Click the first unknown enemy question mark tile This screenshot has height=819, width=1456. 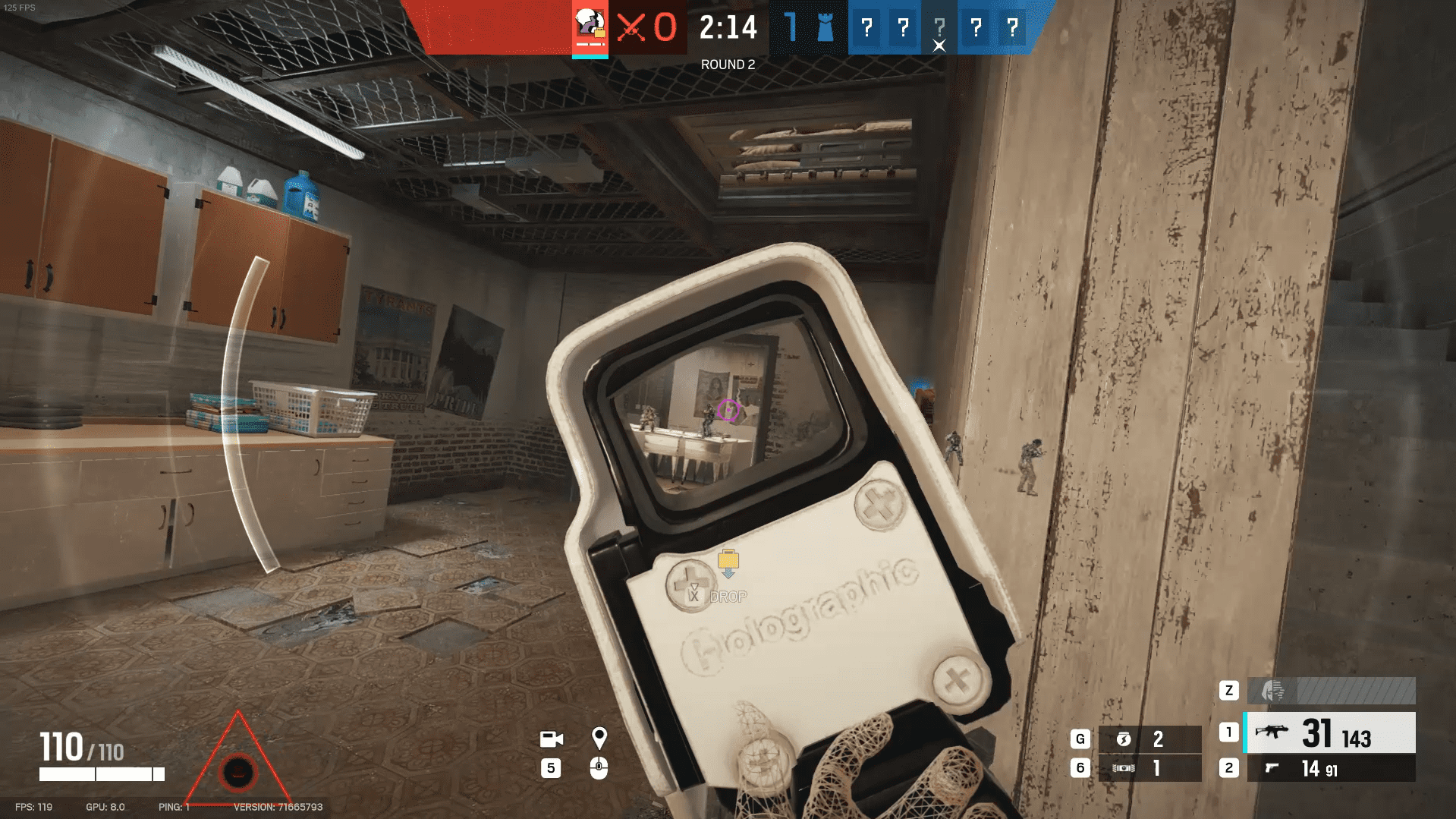pyautogui.click(x=866, y=28)
